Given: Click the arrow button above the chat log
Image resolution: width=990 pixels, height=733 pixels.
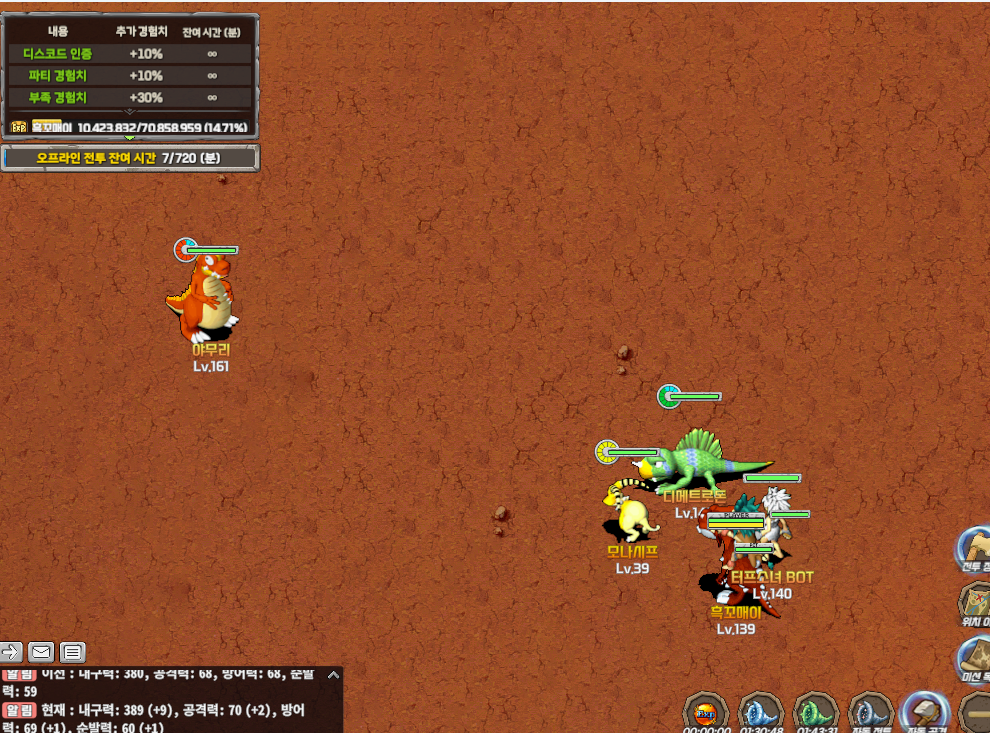Looking at the screenshot, I should 11,652.
